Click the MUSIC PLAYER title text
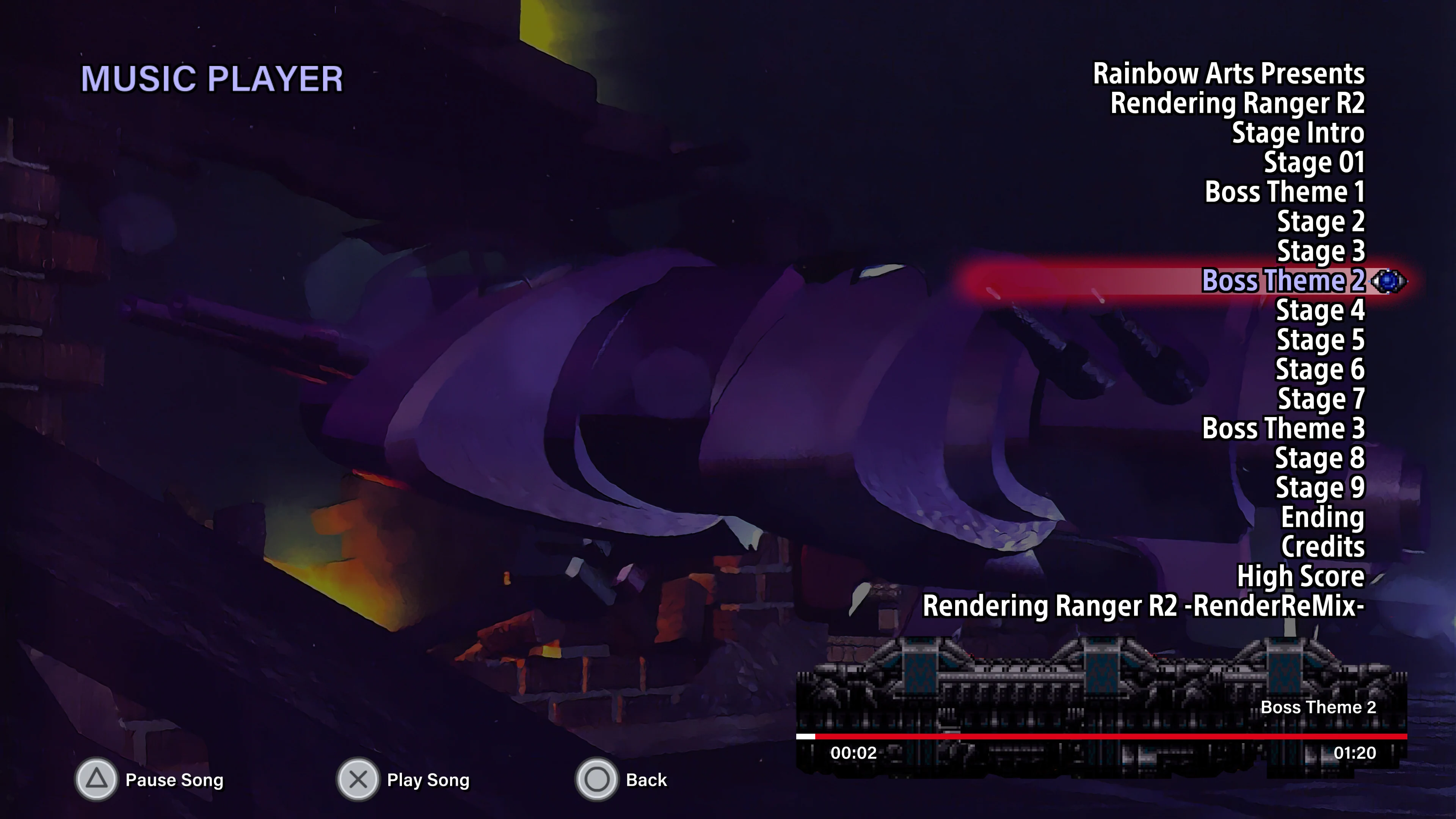Viewport: 1456px width, 819px height. pos(212,77)
